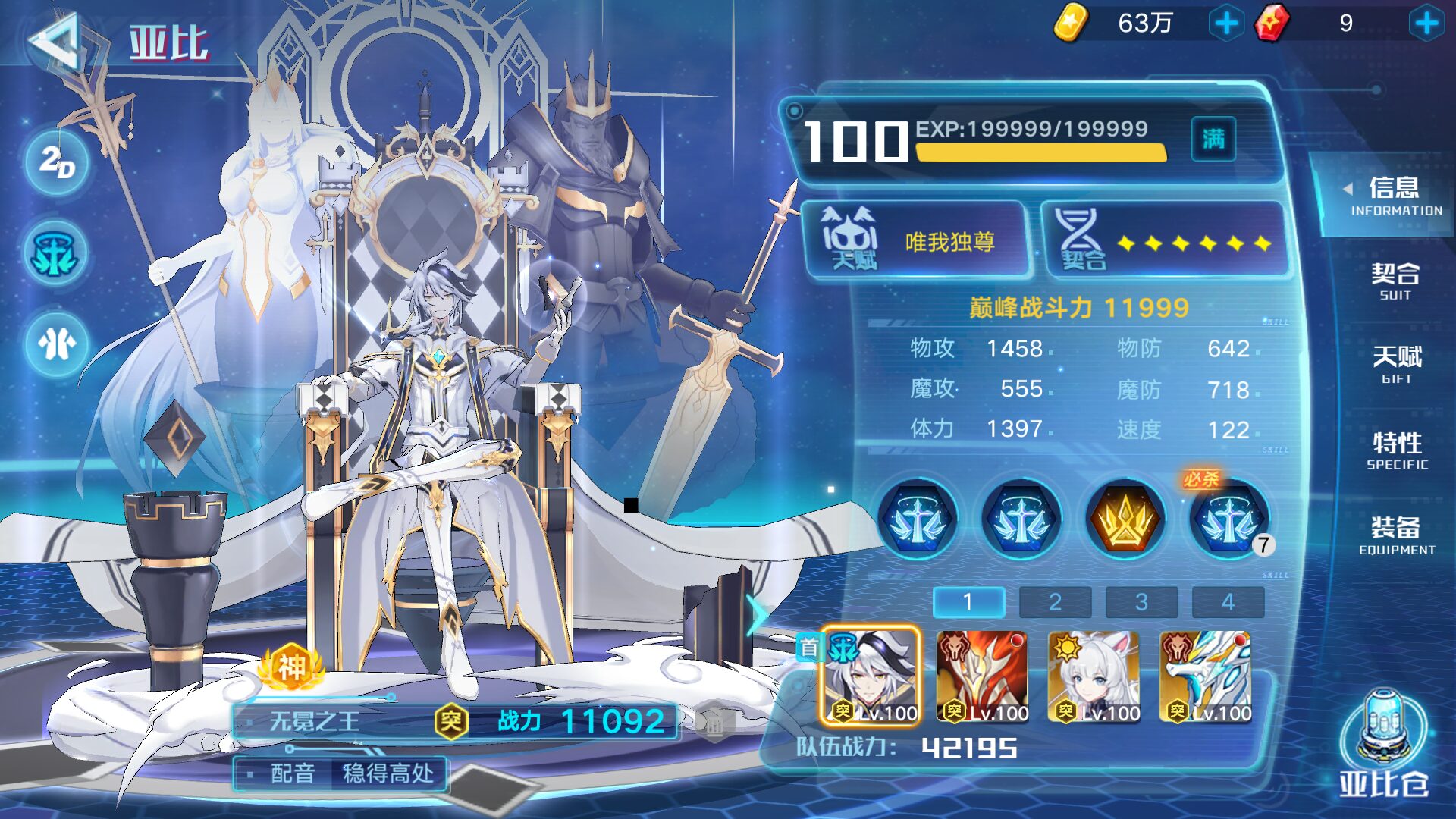Select the red flame warrior portrait
This screenshot has height=819, width=1456.
coord(982,676)
